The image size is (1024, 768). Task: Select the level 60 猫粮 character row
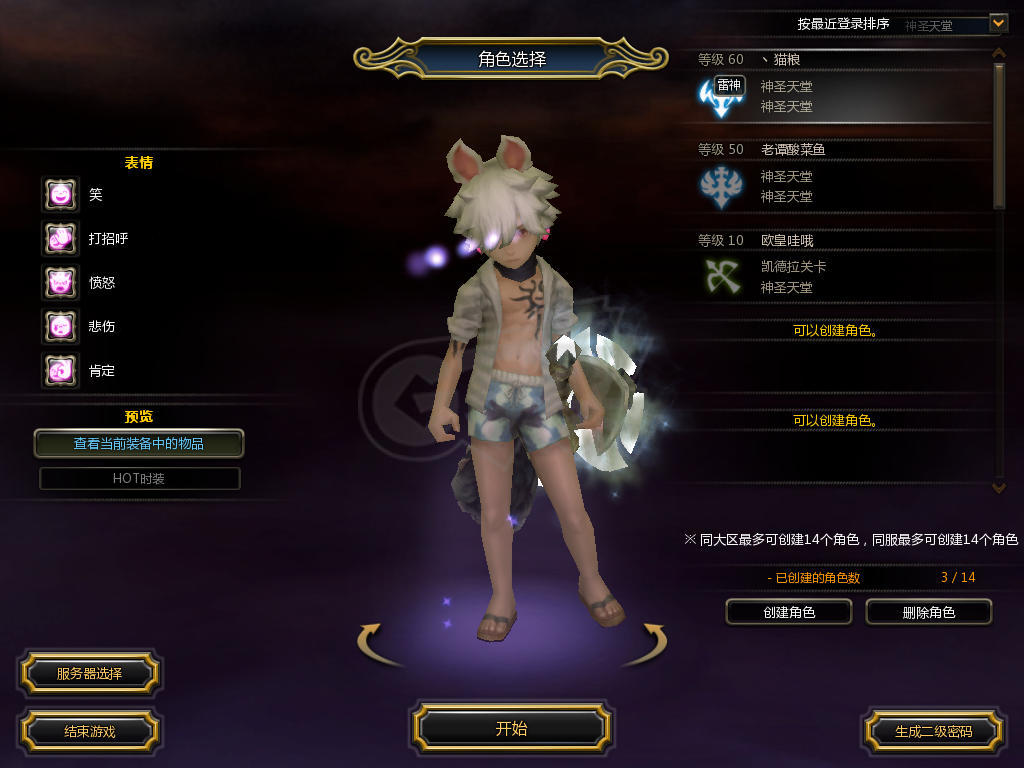tap(840, 88)
